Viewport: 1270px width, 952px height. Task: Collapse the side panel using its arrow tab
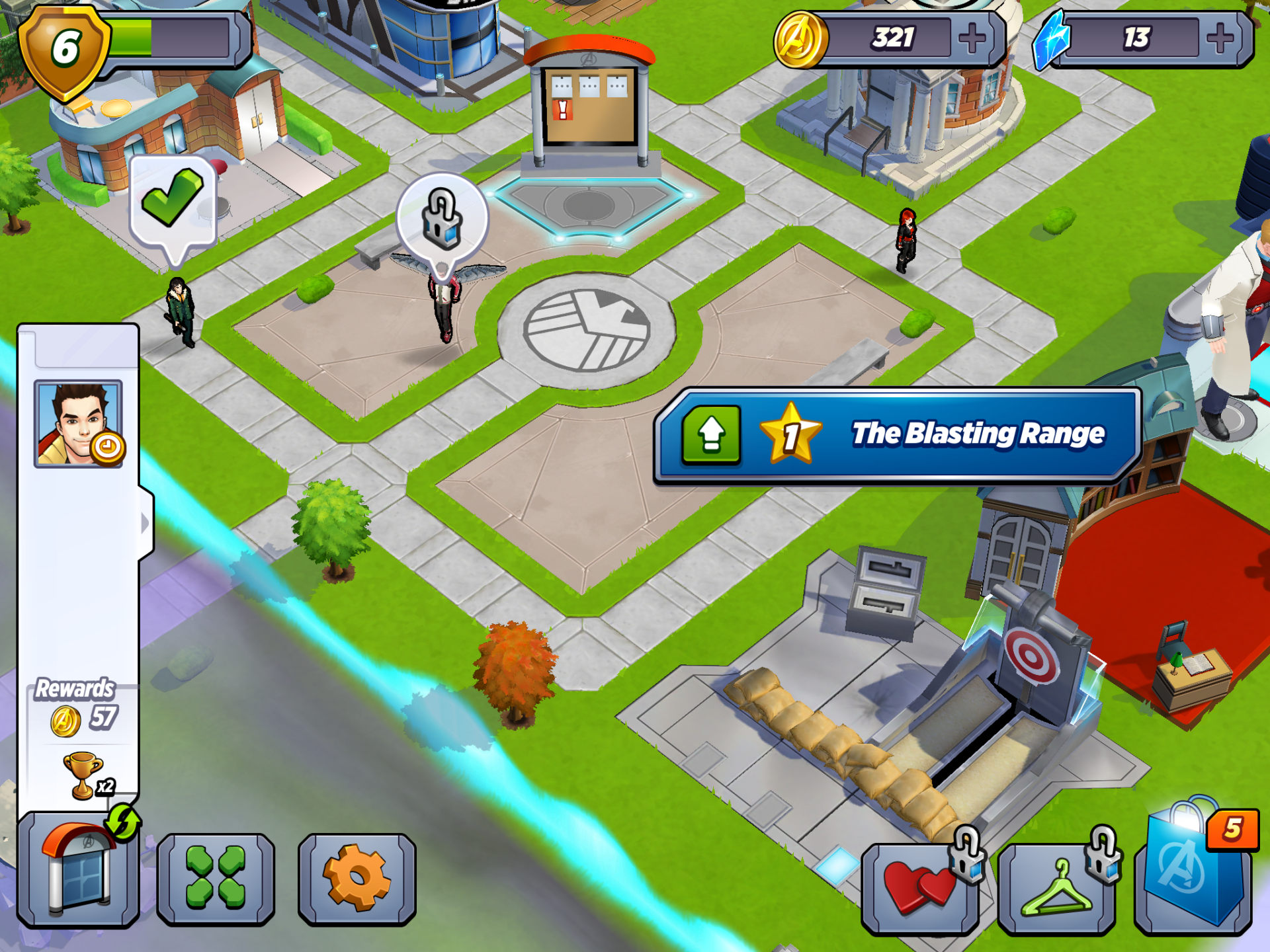pos(146,523)
